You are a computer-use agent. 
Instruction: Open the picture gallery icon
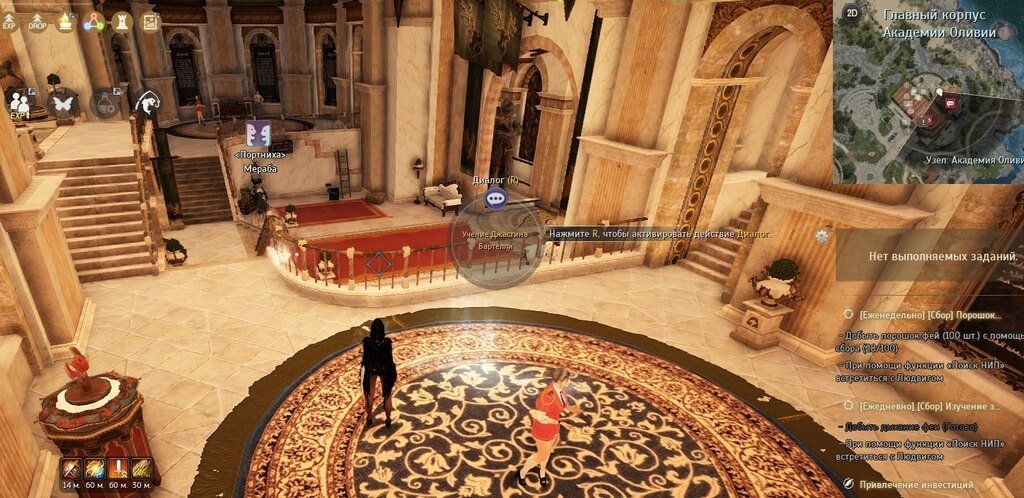coord(150,21)
